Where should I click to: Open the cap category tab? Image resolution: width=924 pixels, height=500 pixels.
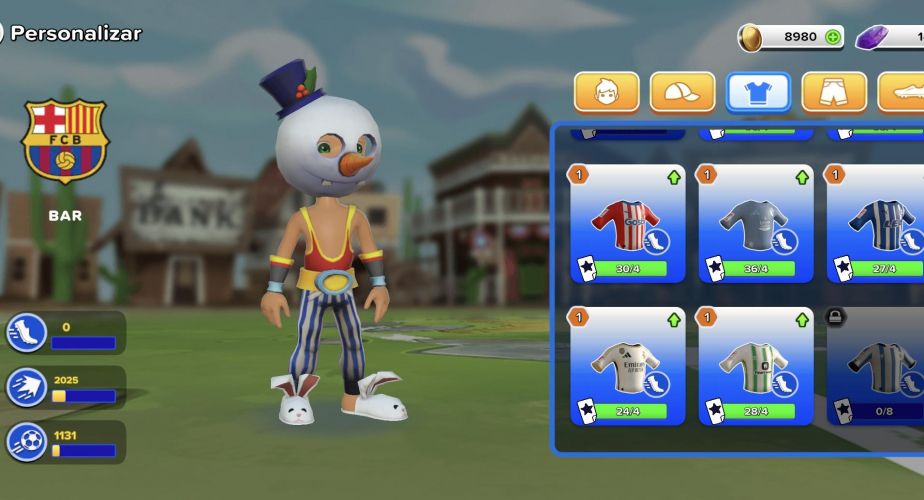pyautogui.click(x=682, y=92)
